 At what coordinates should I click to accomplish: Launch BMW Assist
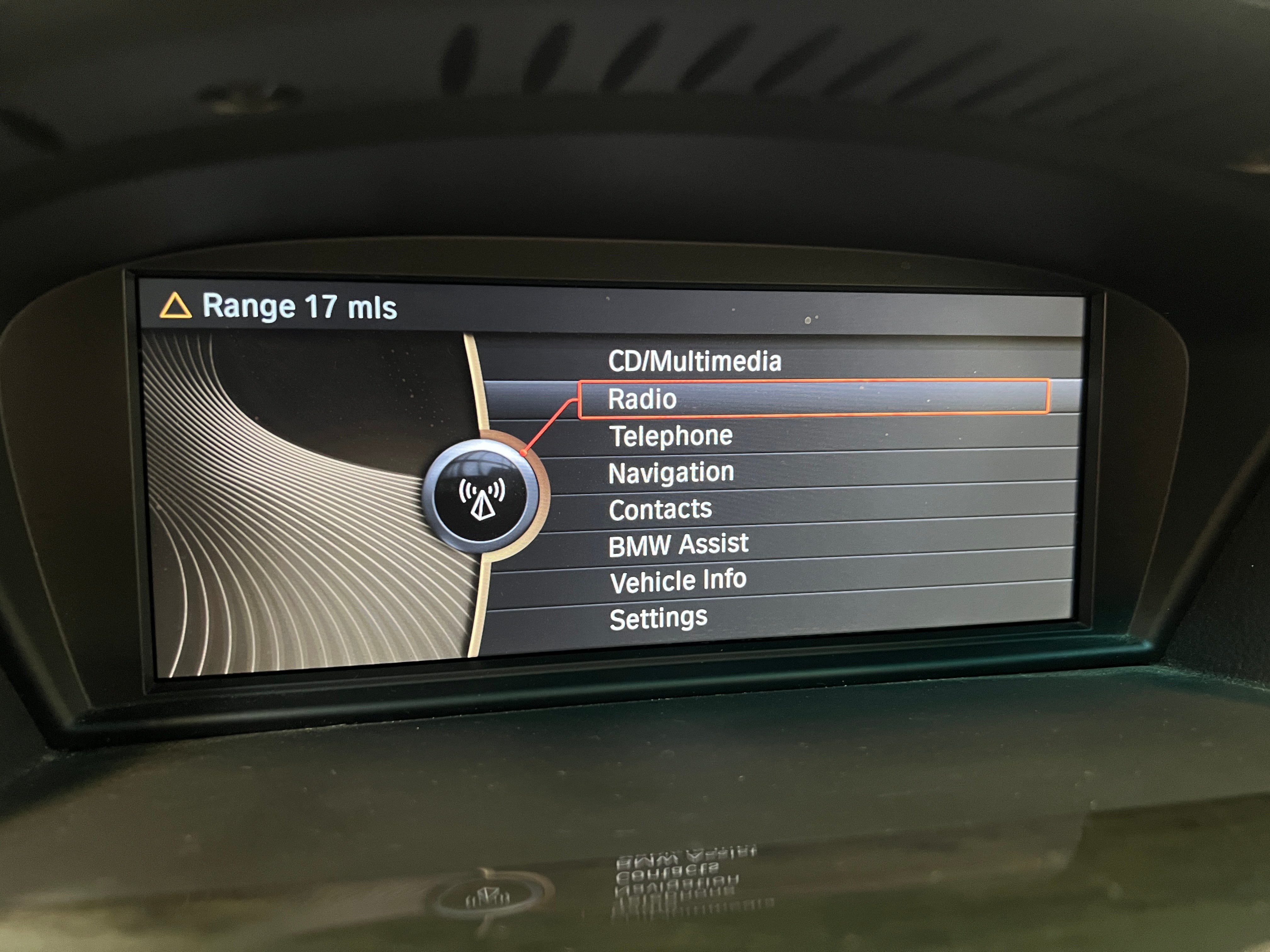click(x=678, y=545)
